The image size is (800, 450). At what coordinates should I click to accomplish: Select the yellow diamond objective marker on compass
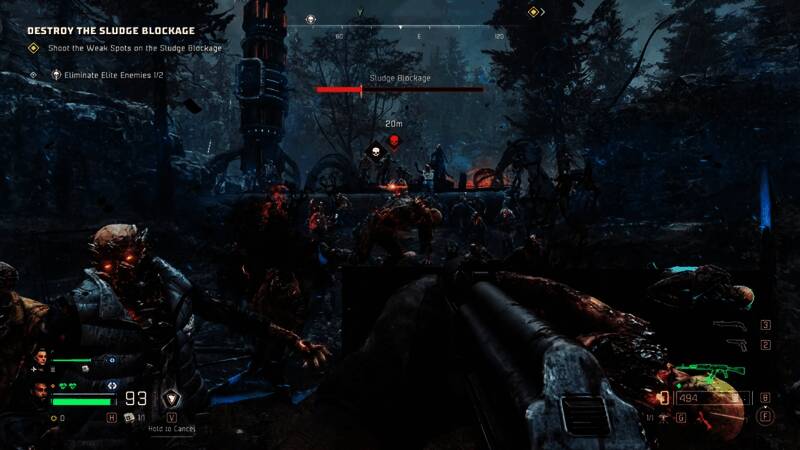pos(534,12)
